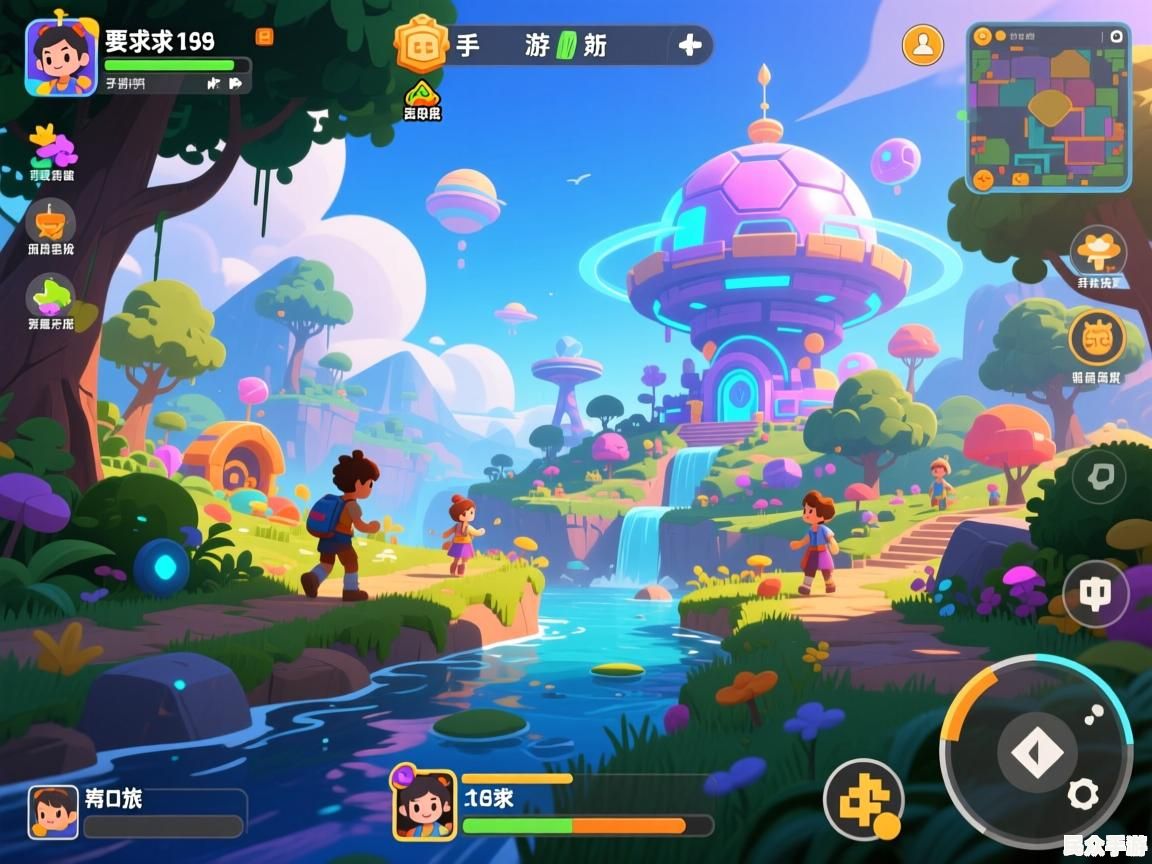
Task: Click the hexagonal gold badge on the top bar
Action: (420, 45)
